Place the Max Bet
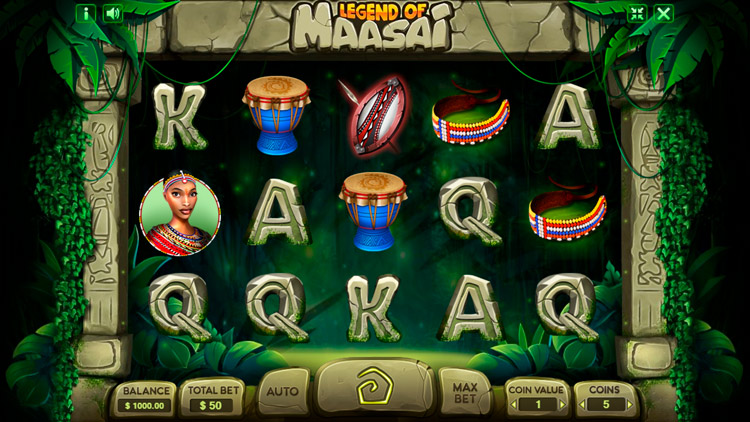This screenshot has width=750, height=422. [x=464, y=392]
